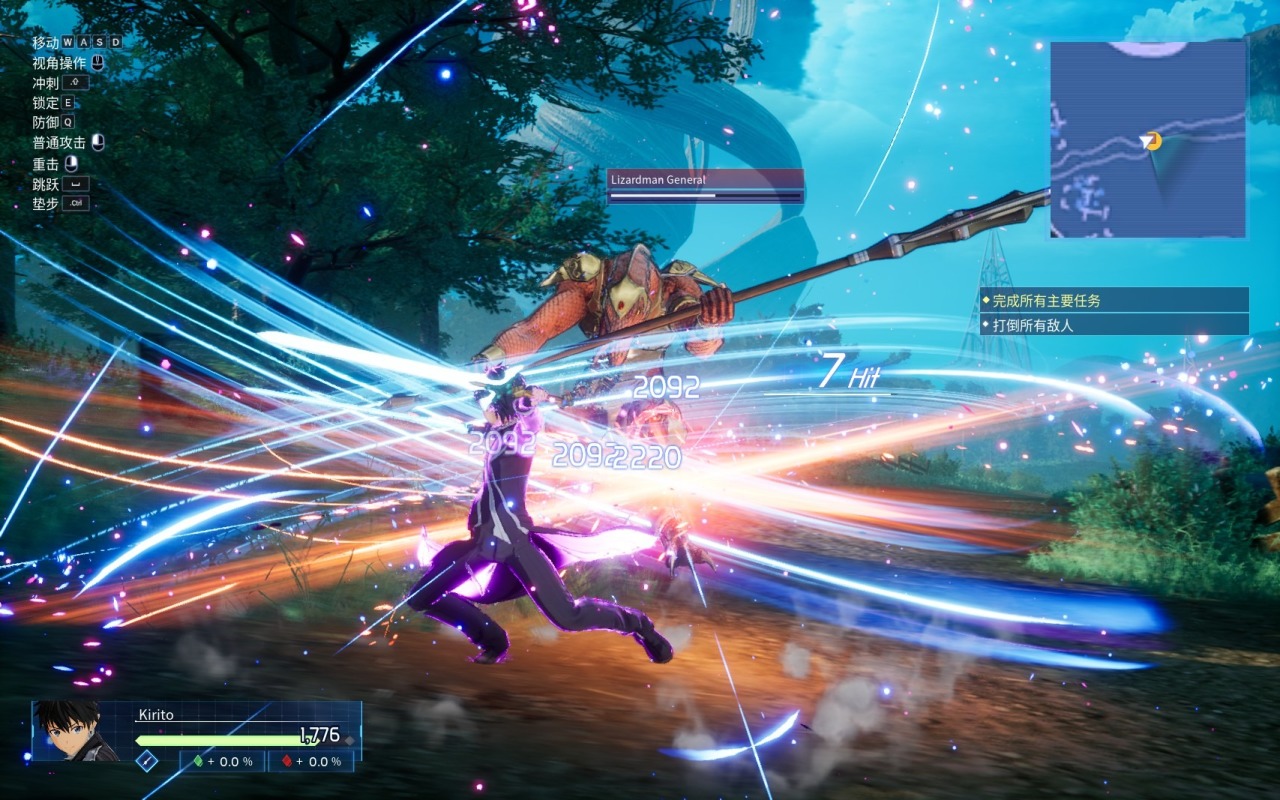Image resolution: width=1280 pixels, height=800 pixels.
Task: Click Kirito's character portrait
Action: click(76, 731)
